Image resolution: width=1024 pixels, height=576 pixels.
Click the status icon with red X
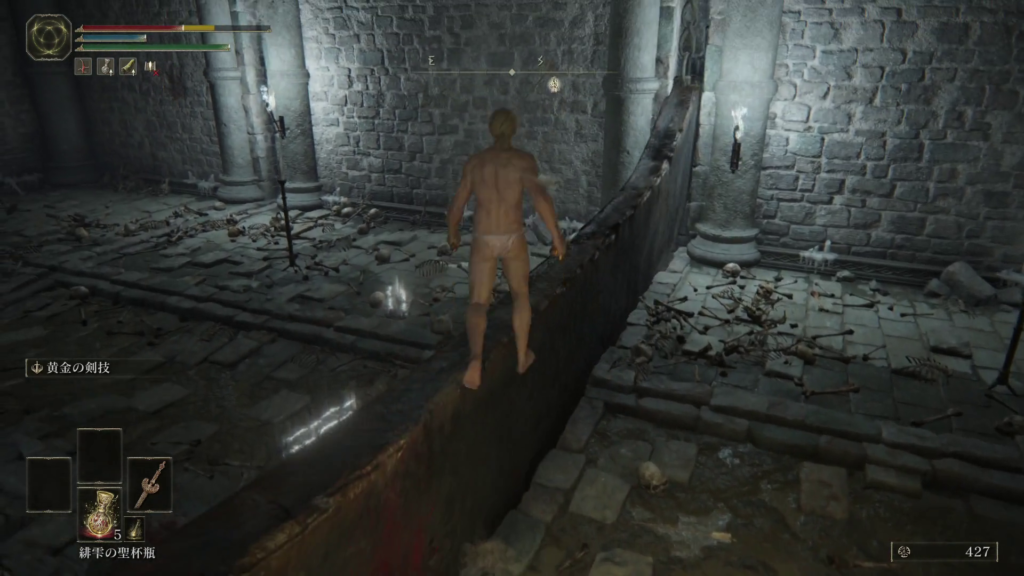pyautogui.click(x=151, y=67)
